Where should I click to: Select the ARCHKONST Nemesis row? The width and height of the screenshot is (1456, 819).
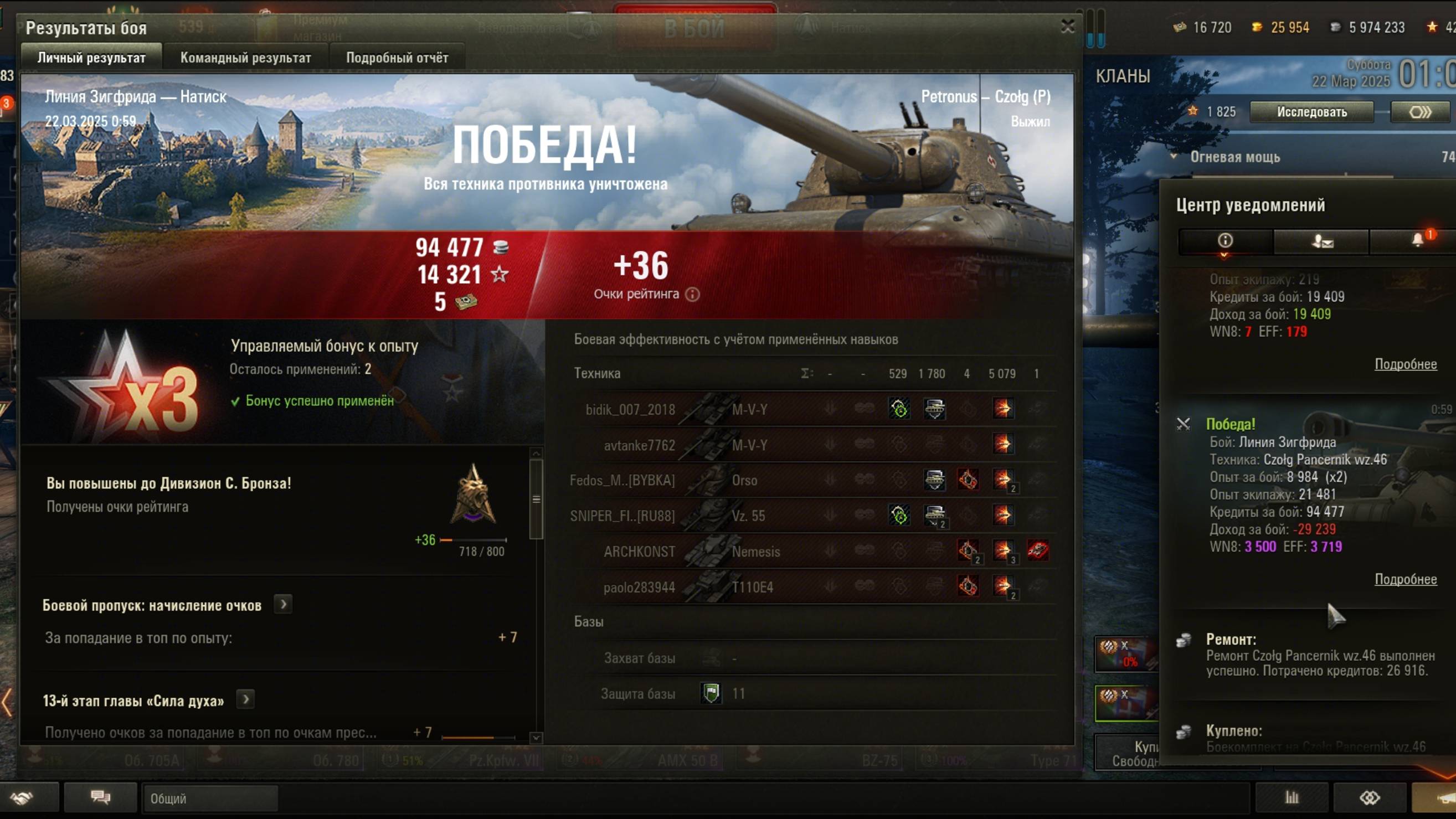pyautogui.click(x=812, y=551)
